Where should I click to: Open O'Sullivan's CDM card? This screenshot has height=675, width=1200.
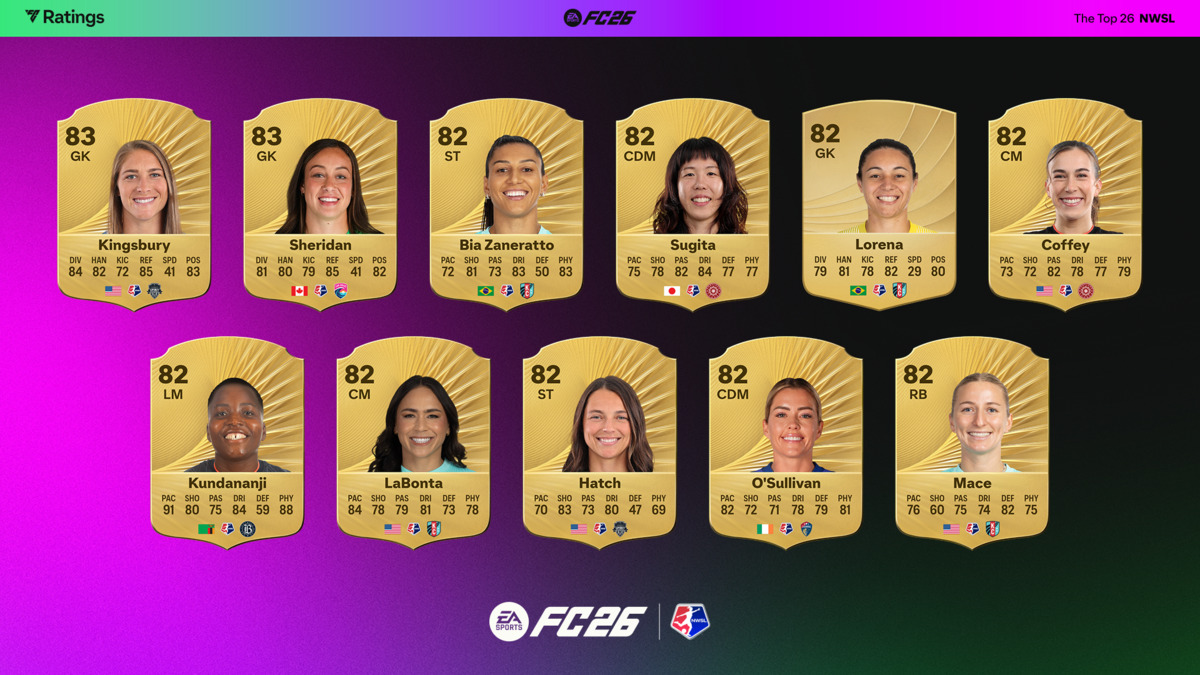786,440
